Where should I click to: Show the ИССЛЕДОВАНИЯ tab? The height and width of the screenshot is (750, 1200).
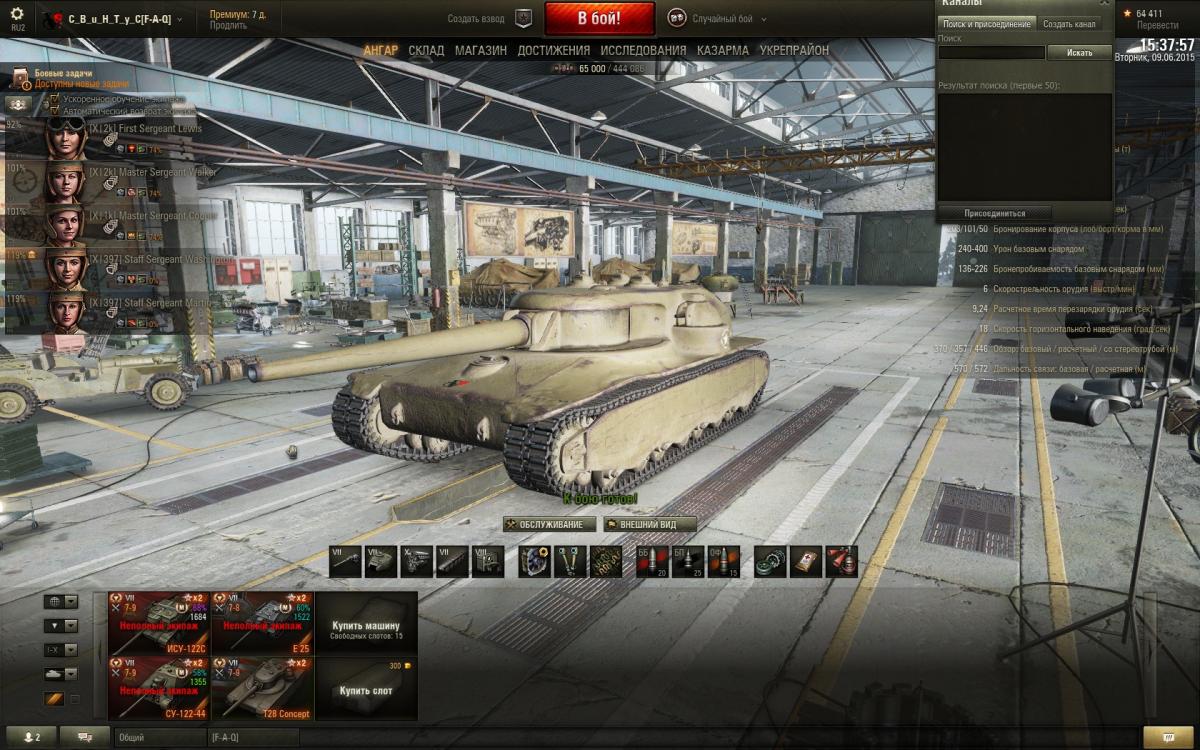point(641,50)
